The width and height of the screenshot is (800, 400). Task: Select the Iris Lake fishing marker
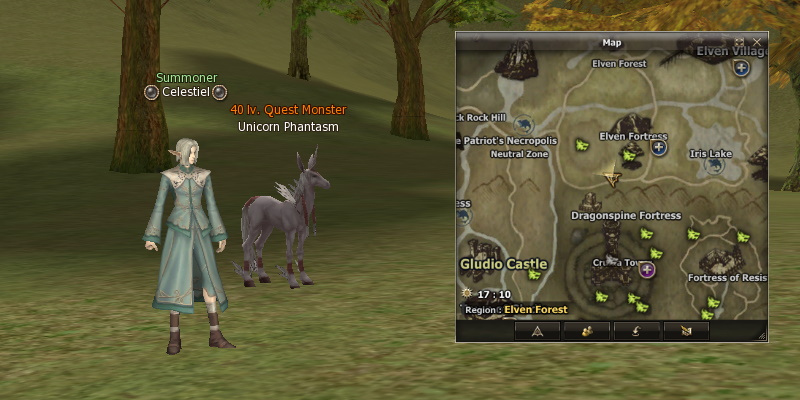[715, 166]
